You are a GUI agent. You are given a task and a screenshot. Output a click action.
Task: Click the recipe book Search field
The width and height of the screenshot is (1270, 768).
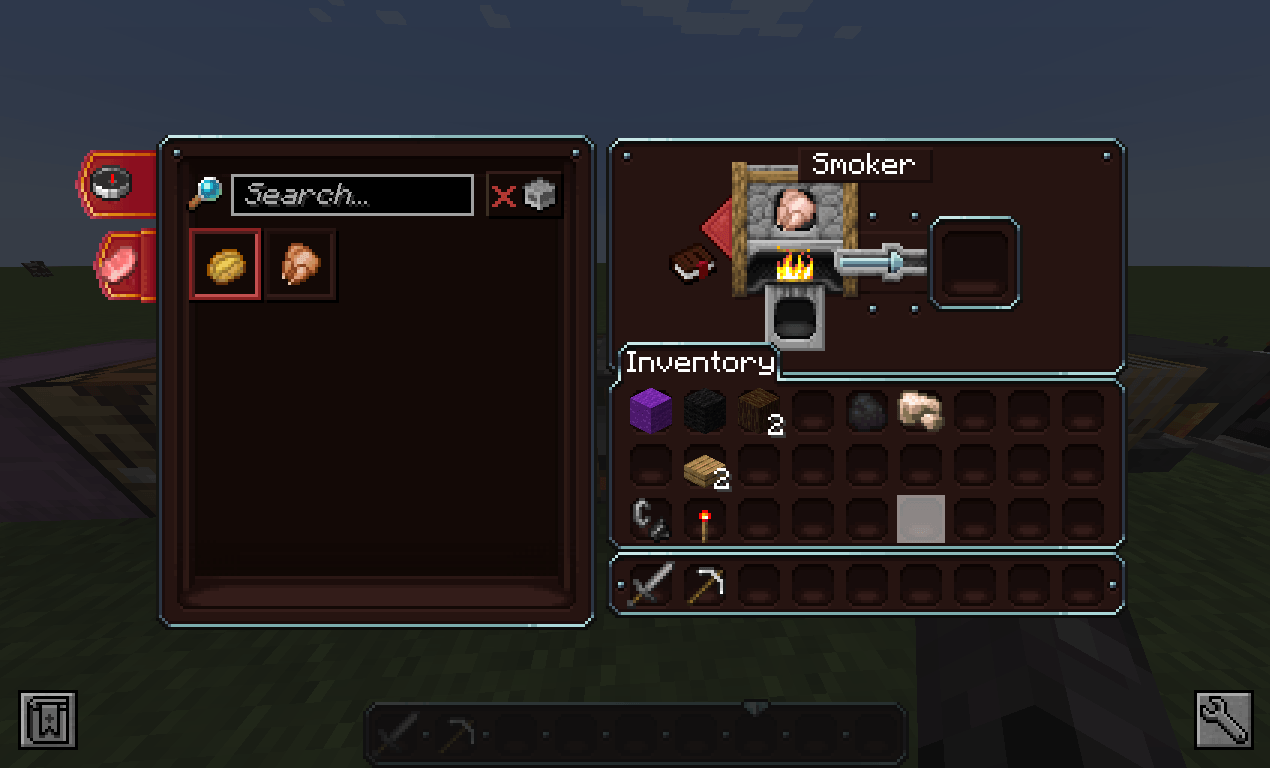tap(352, 195)
